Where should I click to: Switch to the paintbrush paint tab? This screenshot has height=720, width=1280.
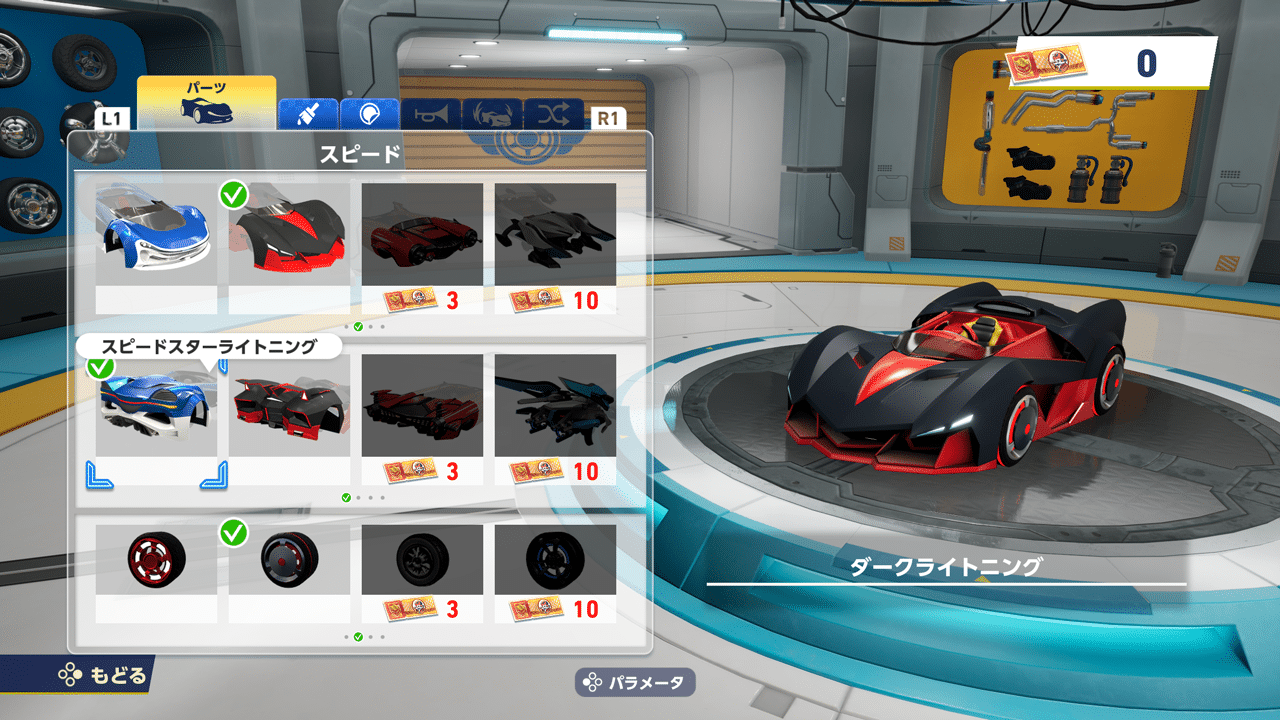[307, 115]
